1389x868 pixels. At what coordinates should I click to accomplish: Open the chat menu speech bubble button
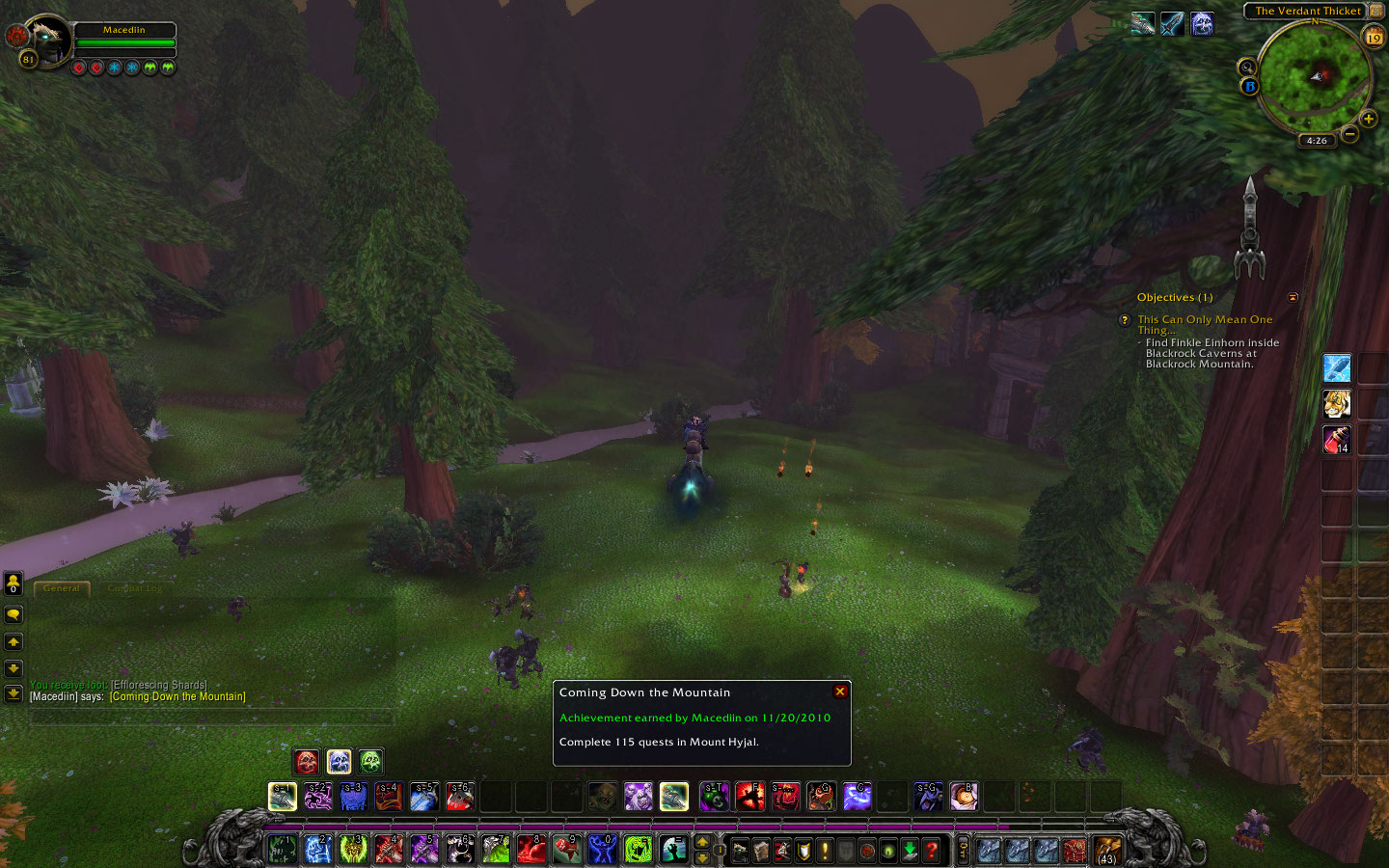click(14, 613)
